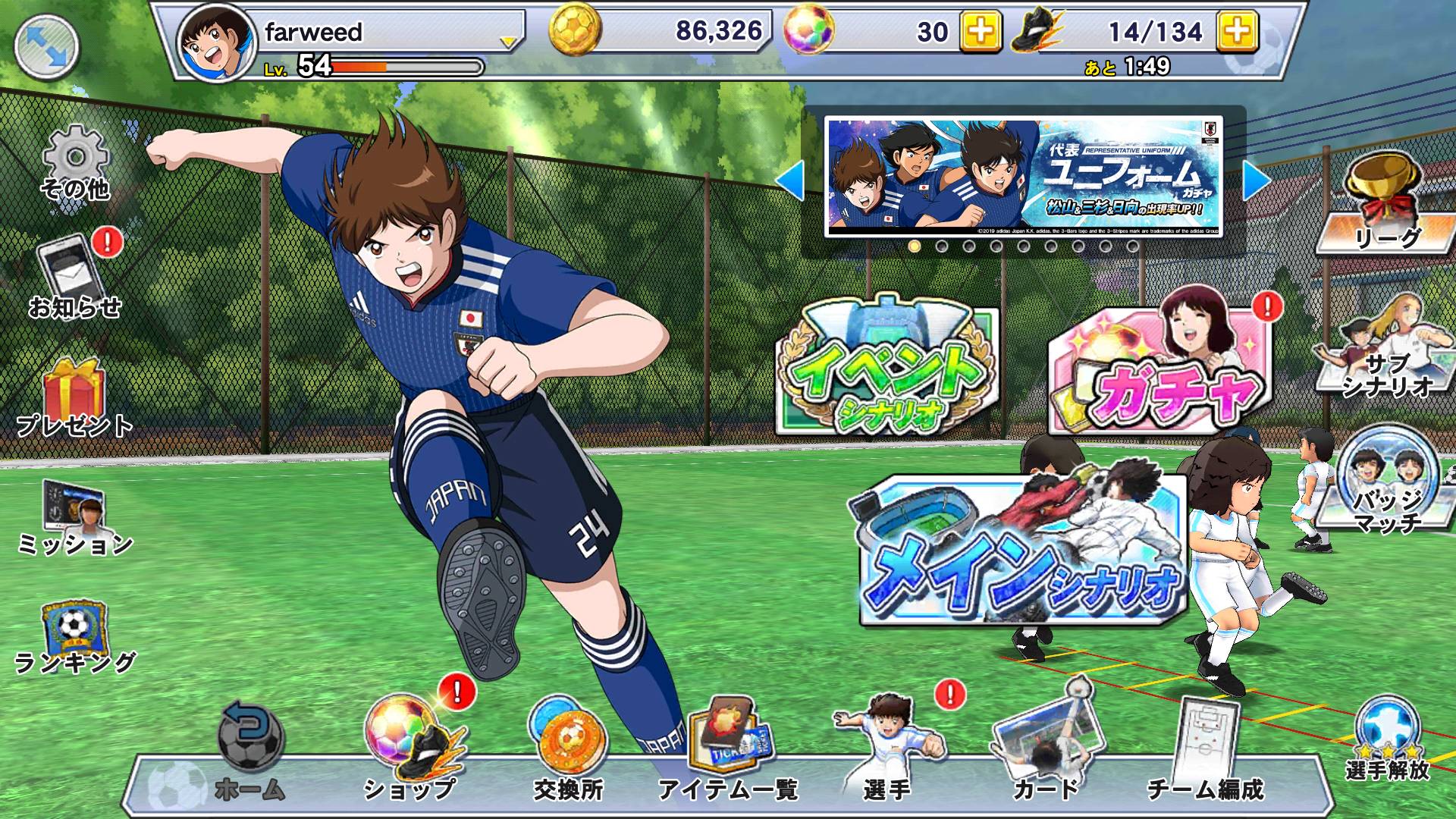The height and width of the screenshot is (819, 1456).
Task: Refill stamina with the boot plus button
Action: click(x=1237, y=32)
